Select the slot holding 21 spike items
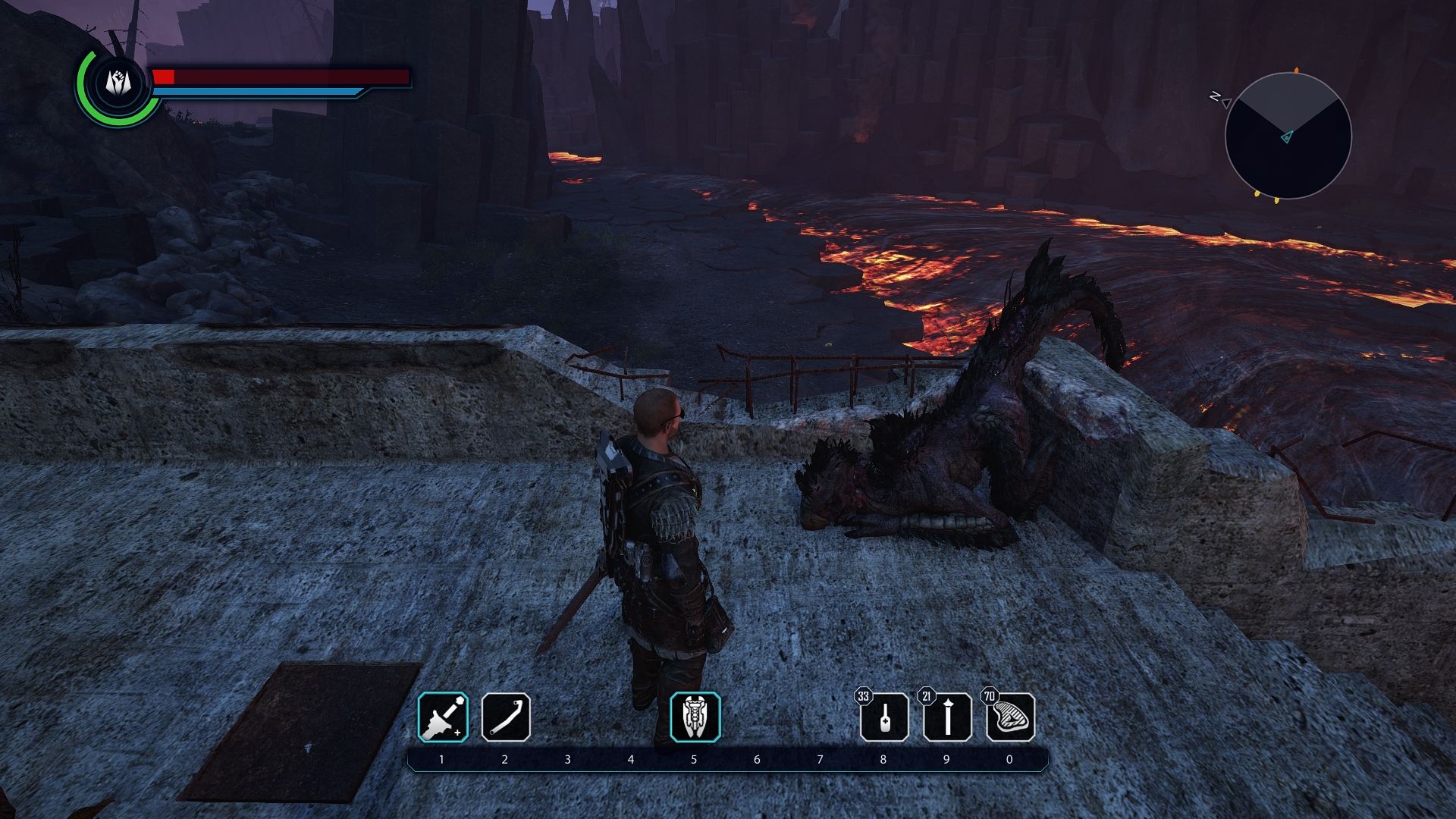 click(x=947, y=717)
